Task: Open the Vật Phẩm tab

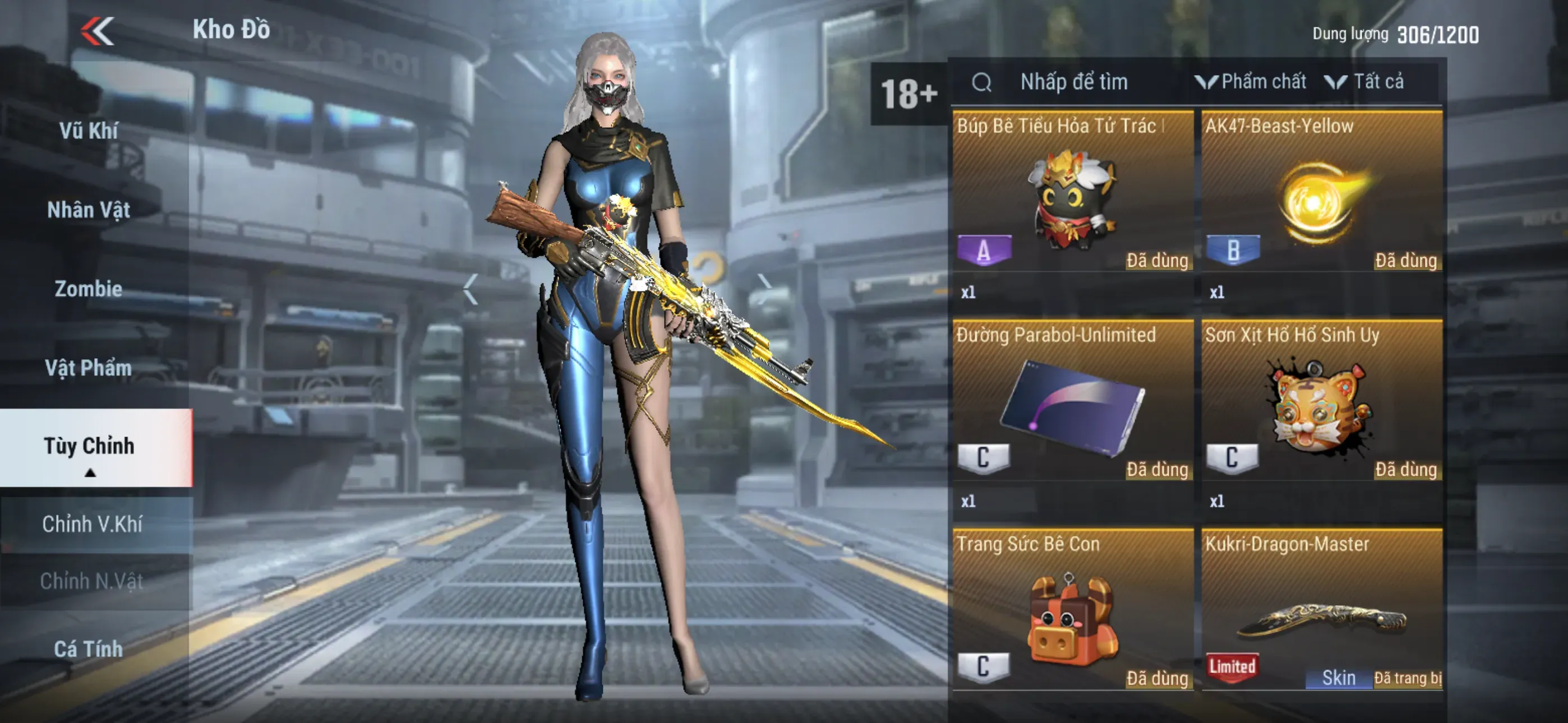Action: [89, 368]
